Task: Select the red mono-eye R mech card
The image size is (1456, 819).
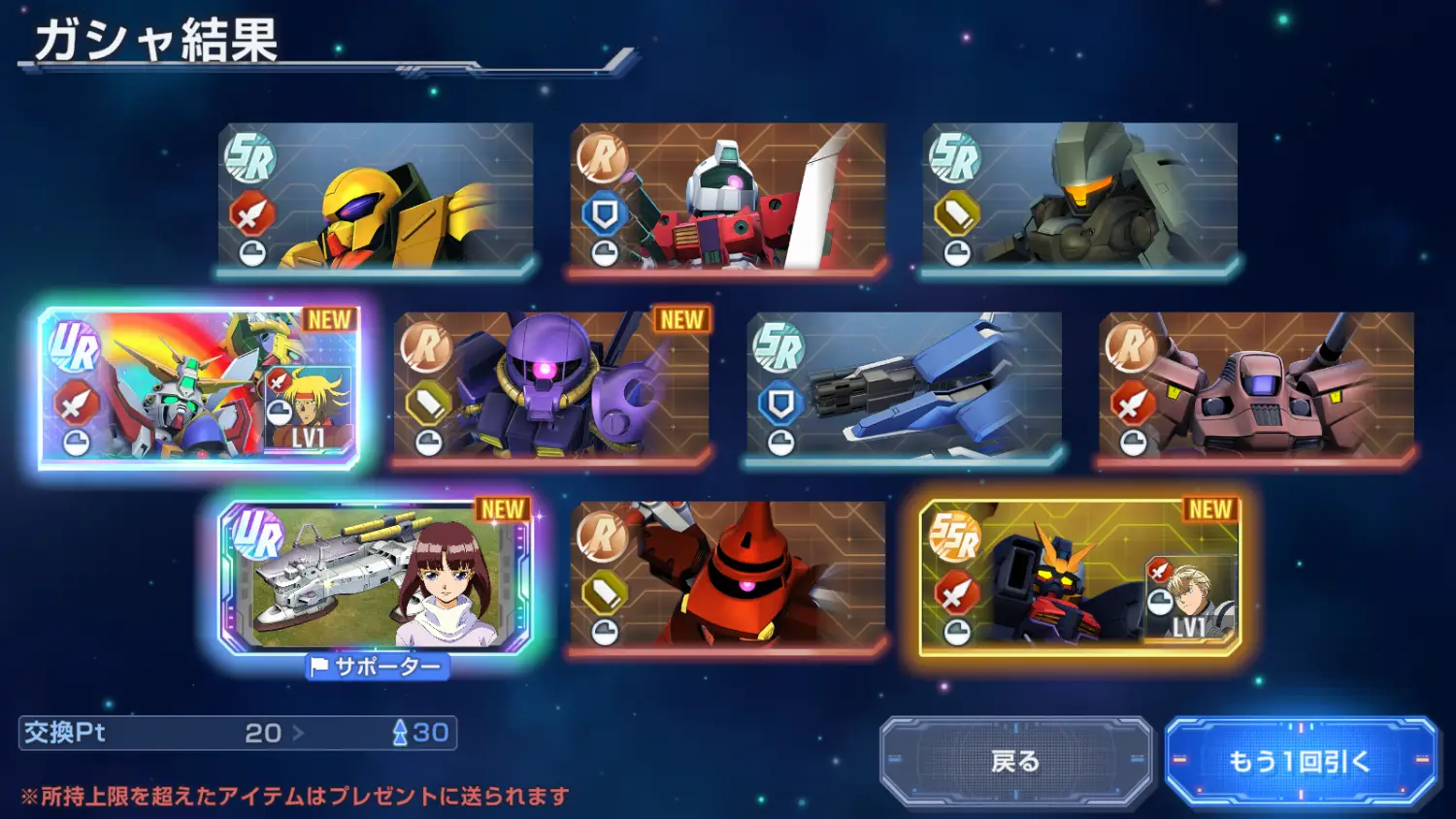Action: [x=728, y=576]
